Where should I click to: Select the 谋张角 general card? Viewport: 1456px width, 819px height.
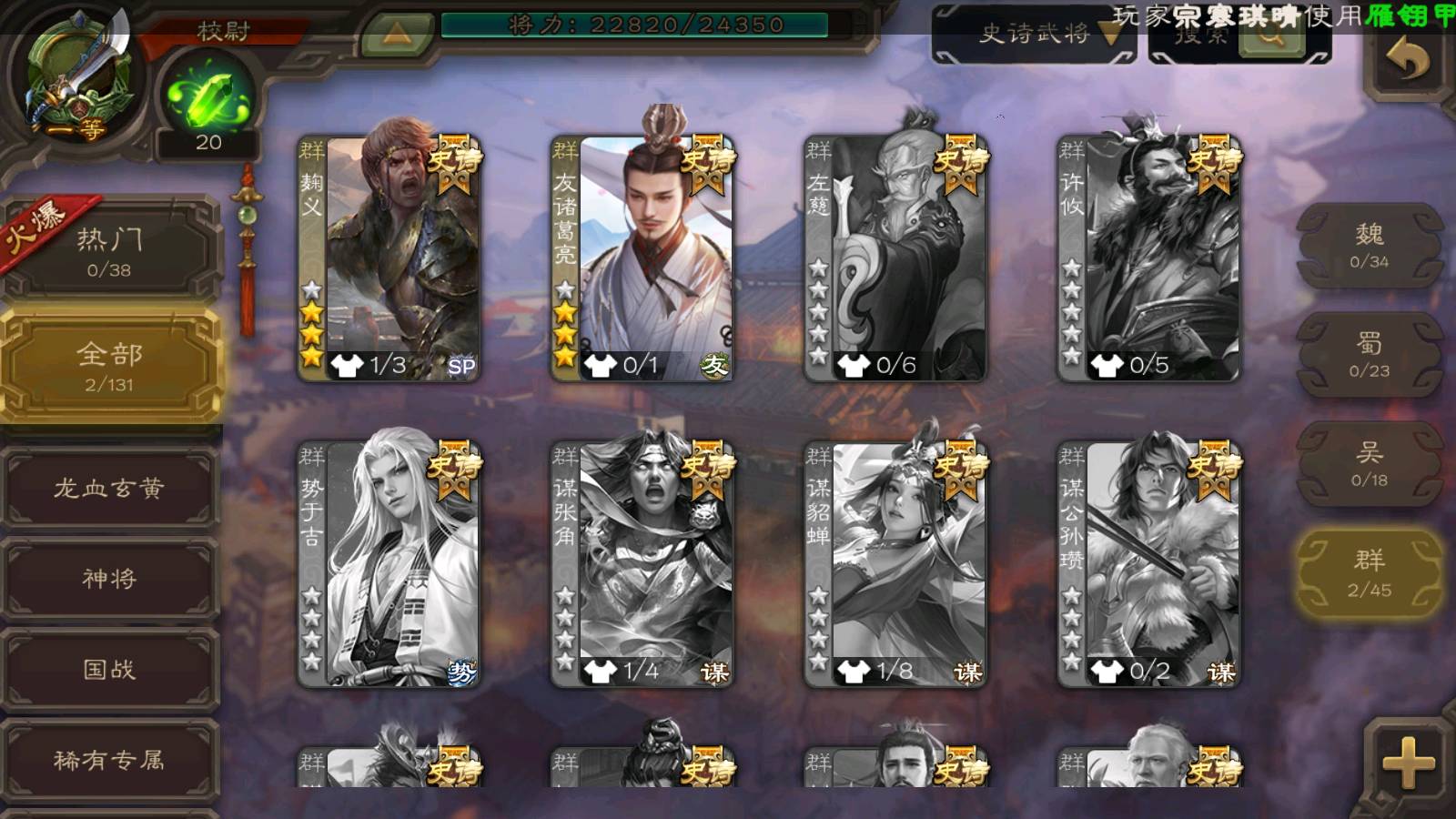[642, 564]
